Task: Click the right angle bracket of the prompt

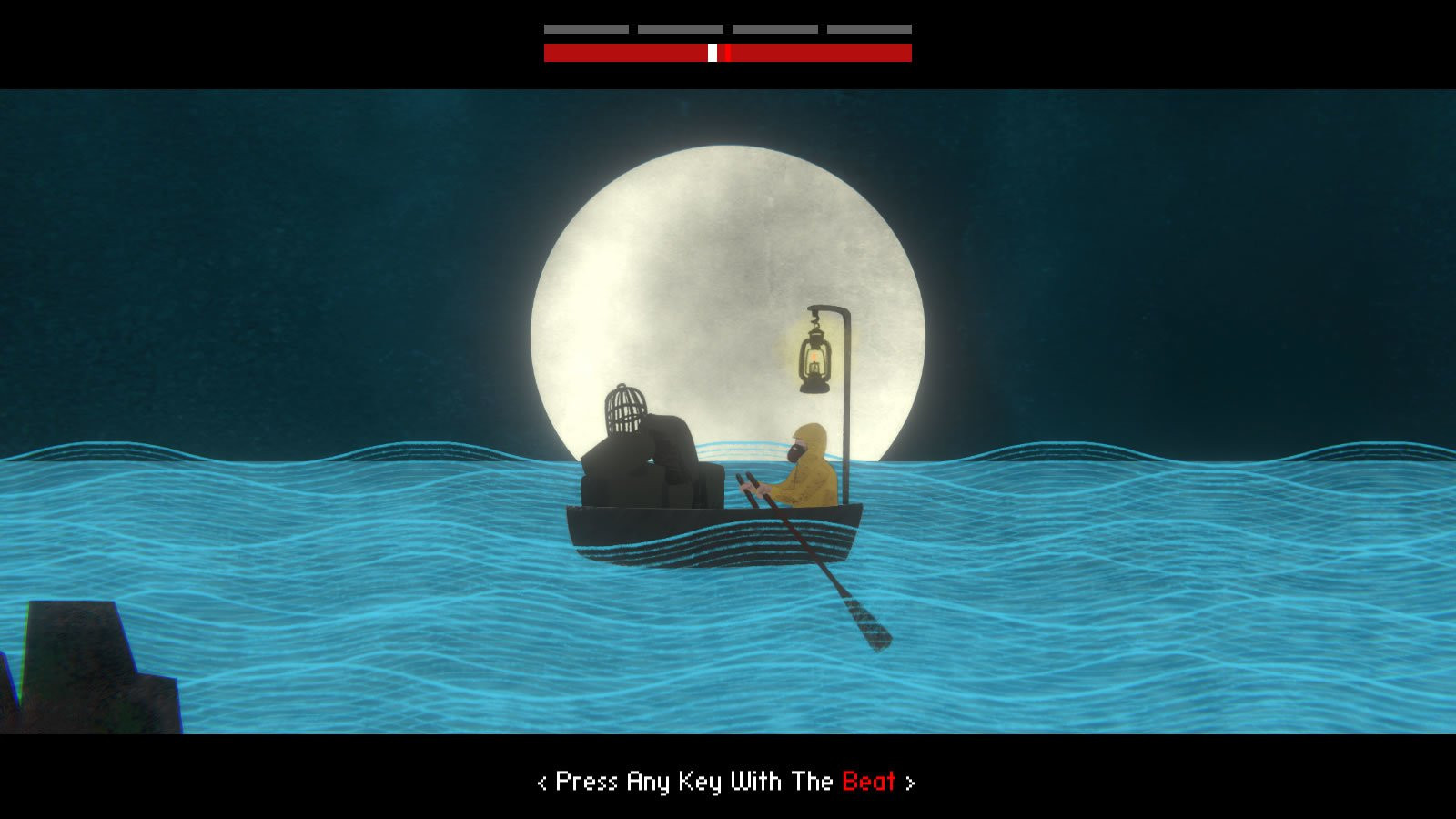Action: point(910,781)
